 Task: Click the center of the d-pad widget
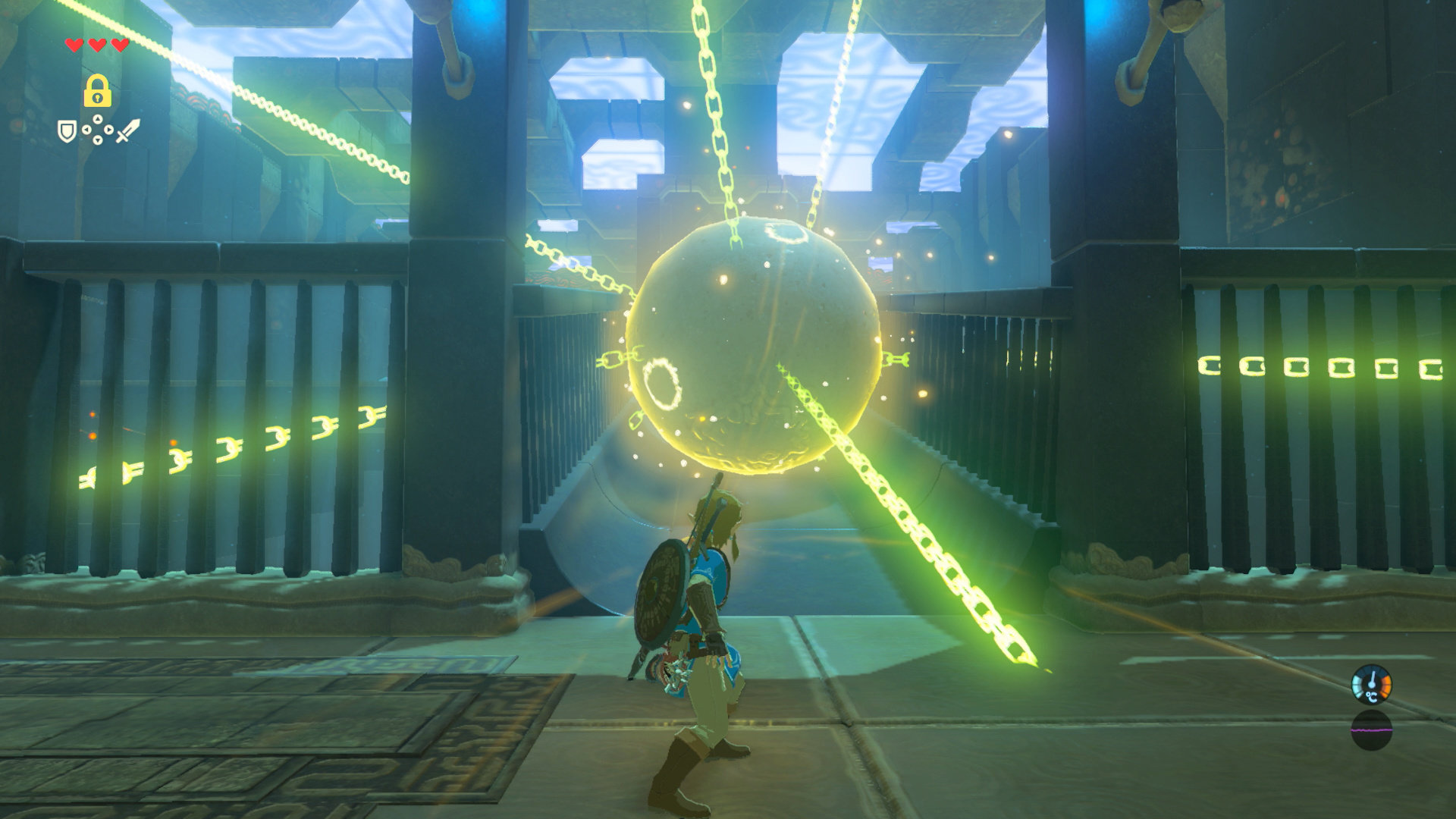click(x=96, y=130)
